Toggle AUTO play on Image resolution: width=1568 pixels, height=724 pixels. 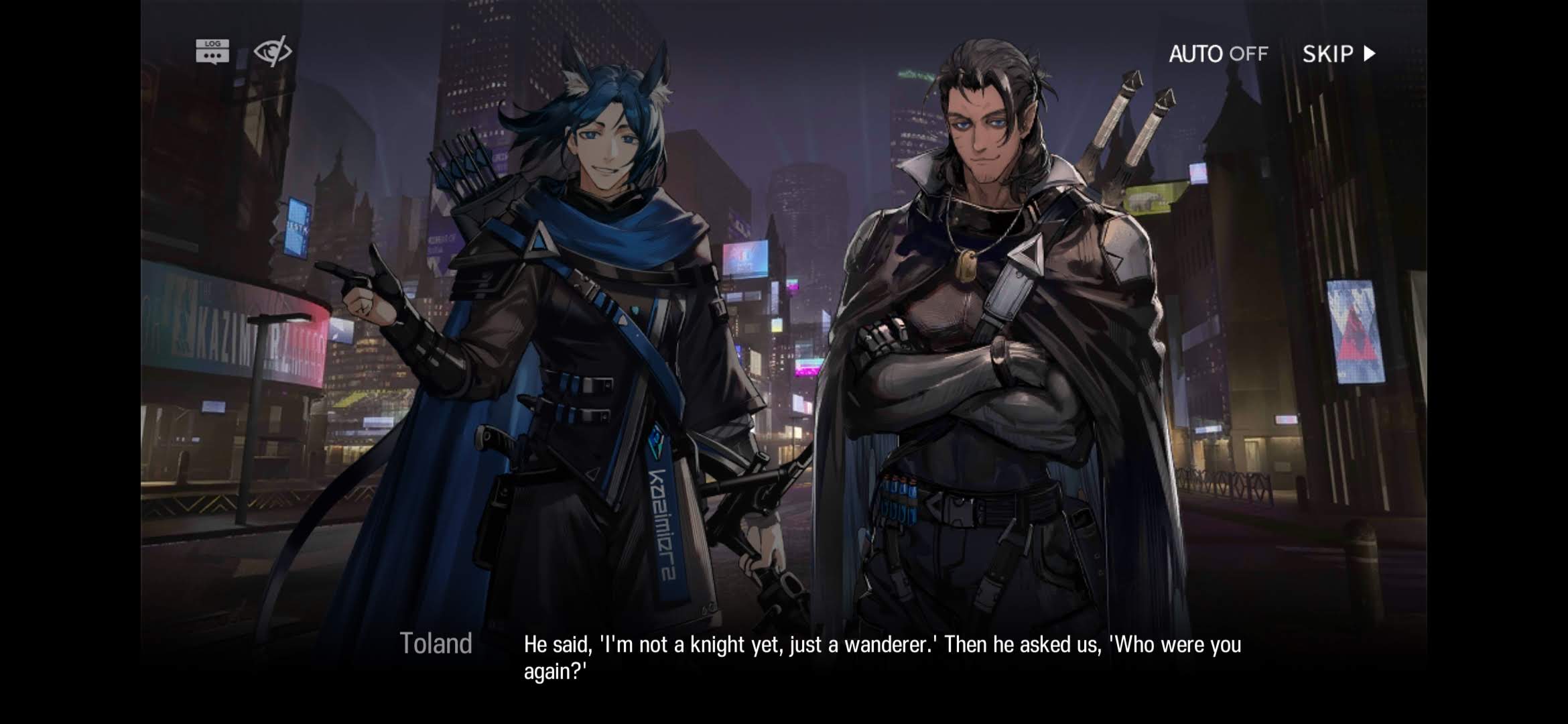pyautogui.click(x=1218, y=54)
